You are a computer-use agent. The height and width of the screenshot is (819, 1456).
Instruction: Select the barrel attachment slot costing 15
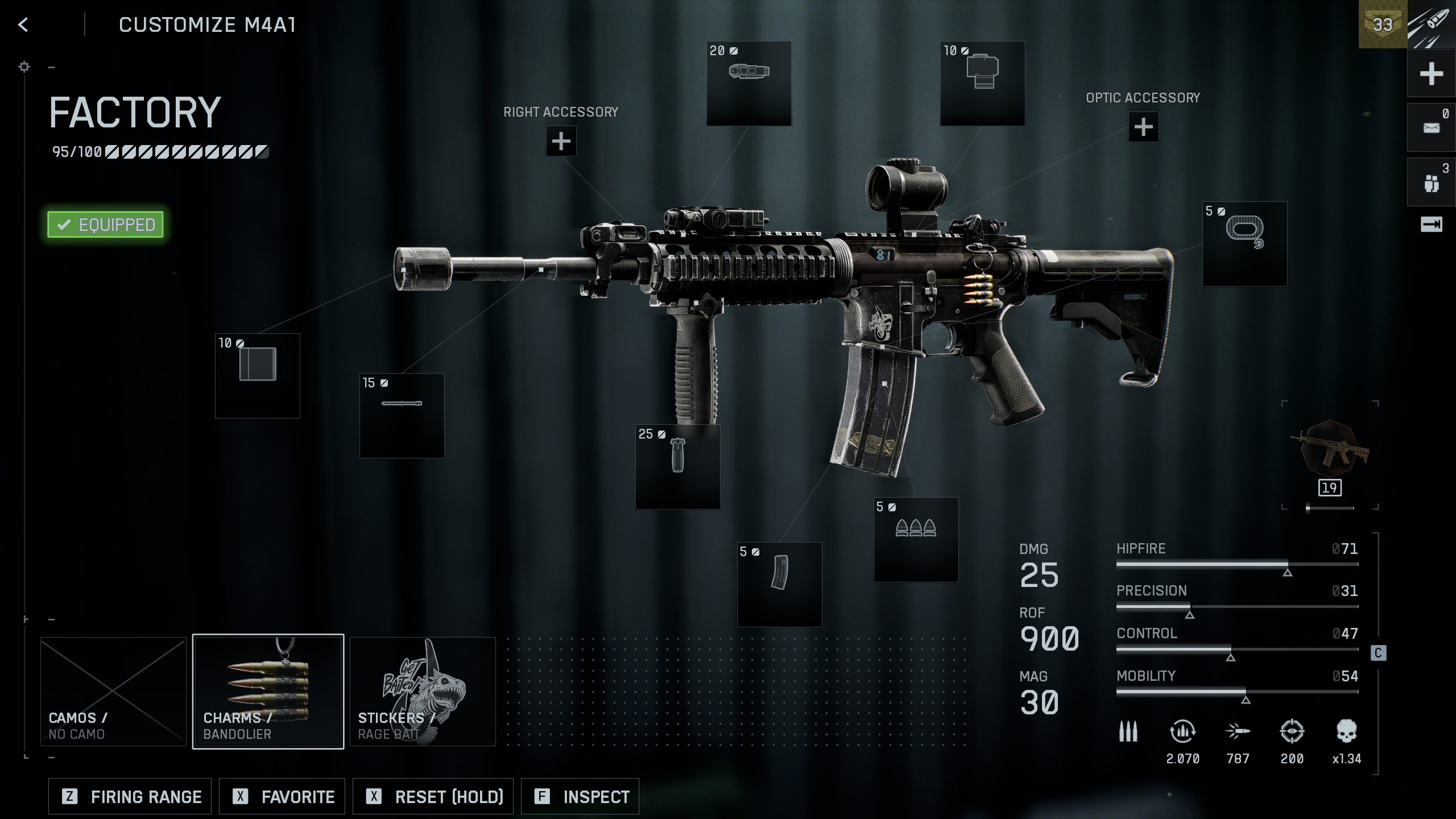click(402, 415)
